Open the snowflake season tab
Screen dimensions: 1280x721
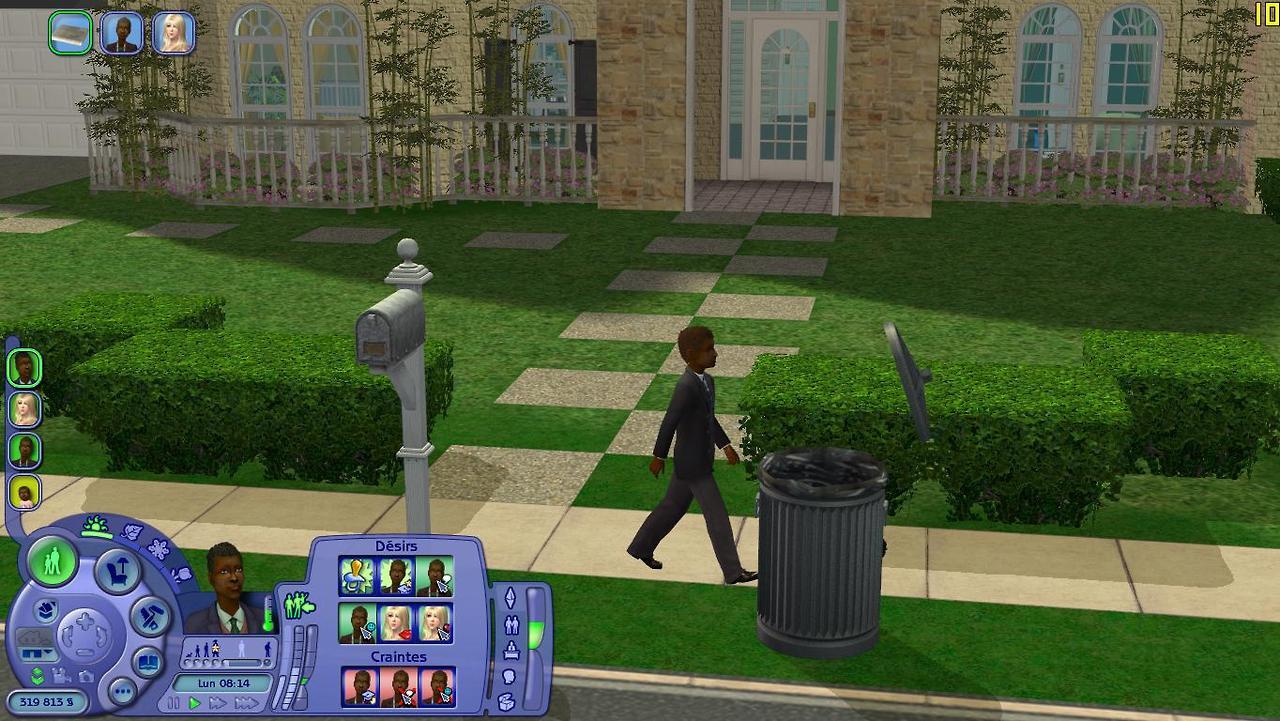pyautogui.click(x=158, y=547)
